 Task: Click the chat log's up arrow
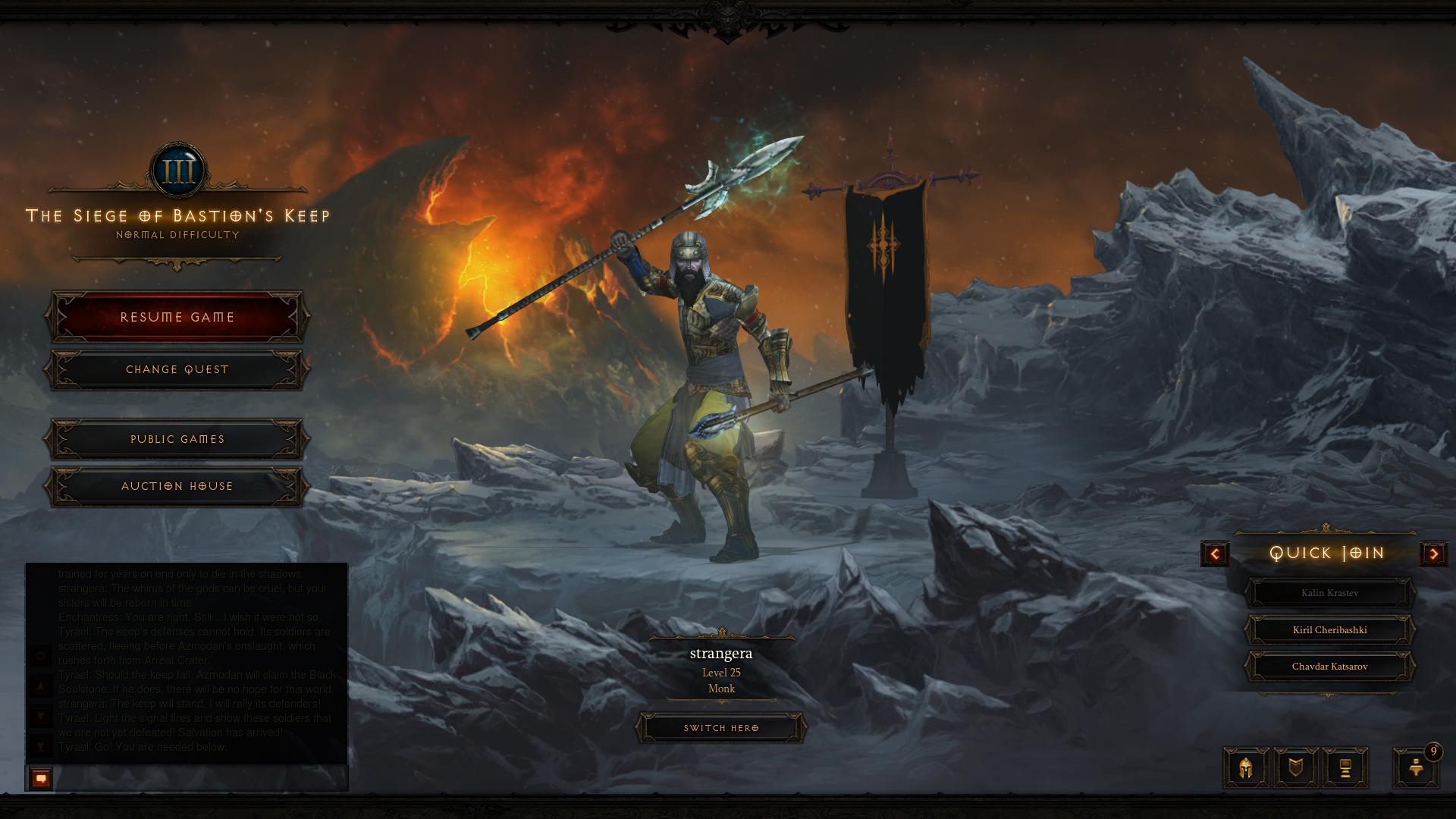click(42, 687)
